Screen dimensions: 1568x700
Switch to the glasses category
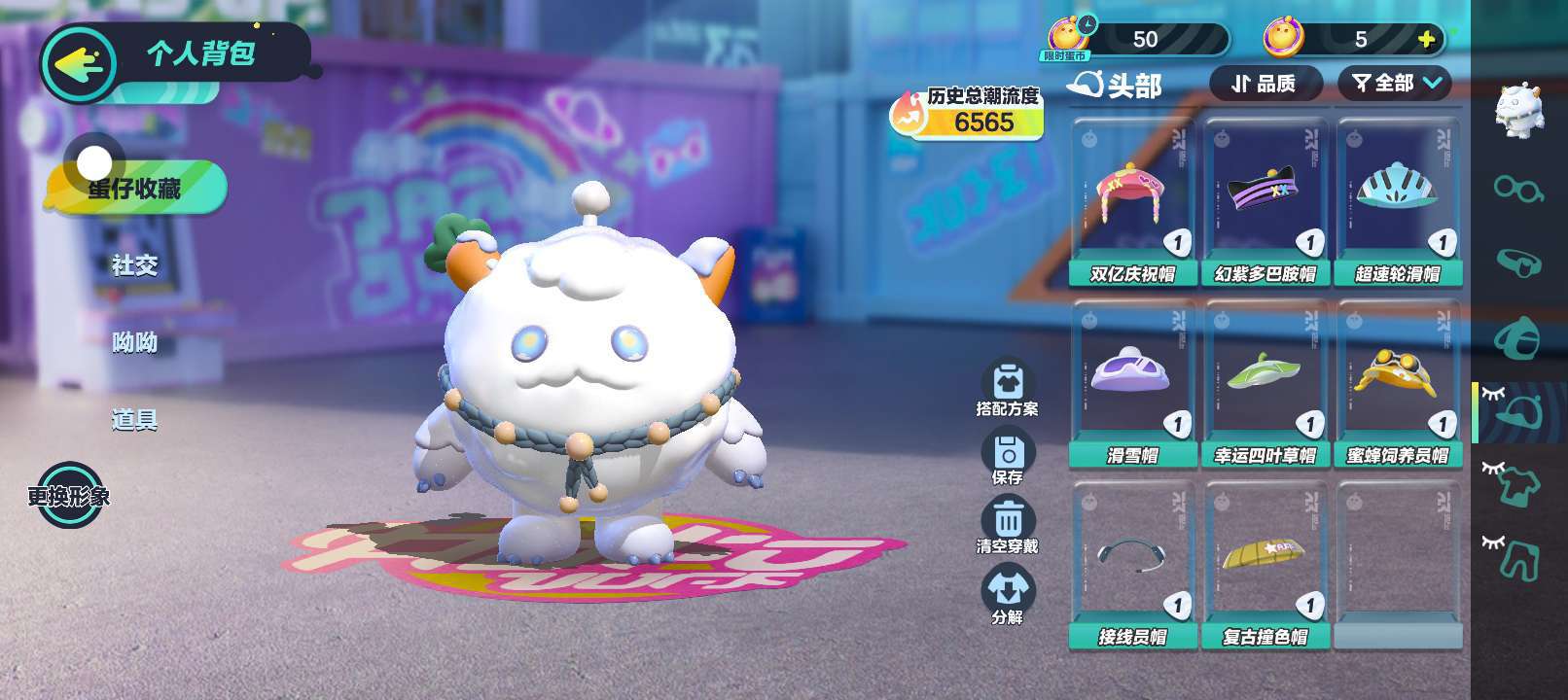coord(1517,188)
